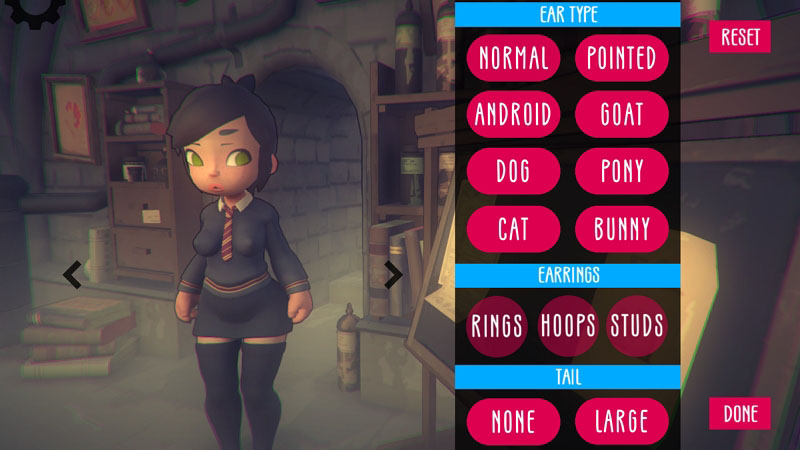Click the Reset button
Viewport: 800px width, 450px height.
coord(740,37)
